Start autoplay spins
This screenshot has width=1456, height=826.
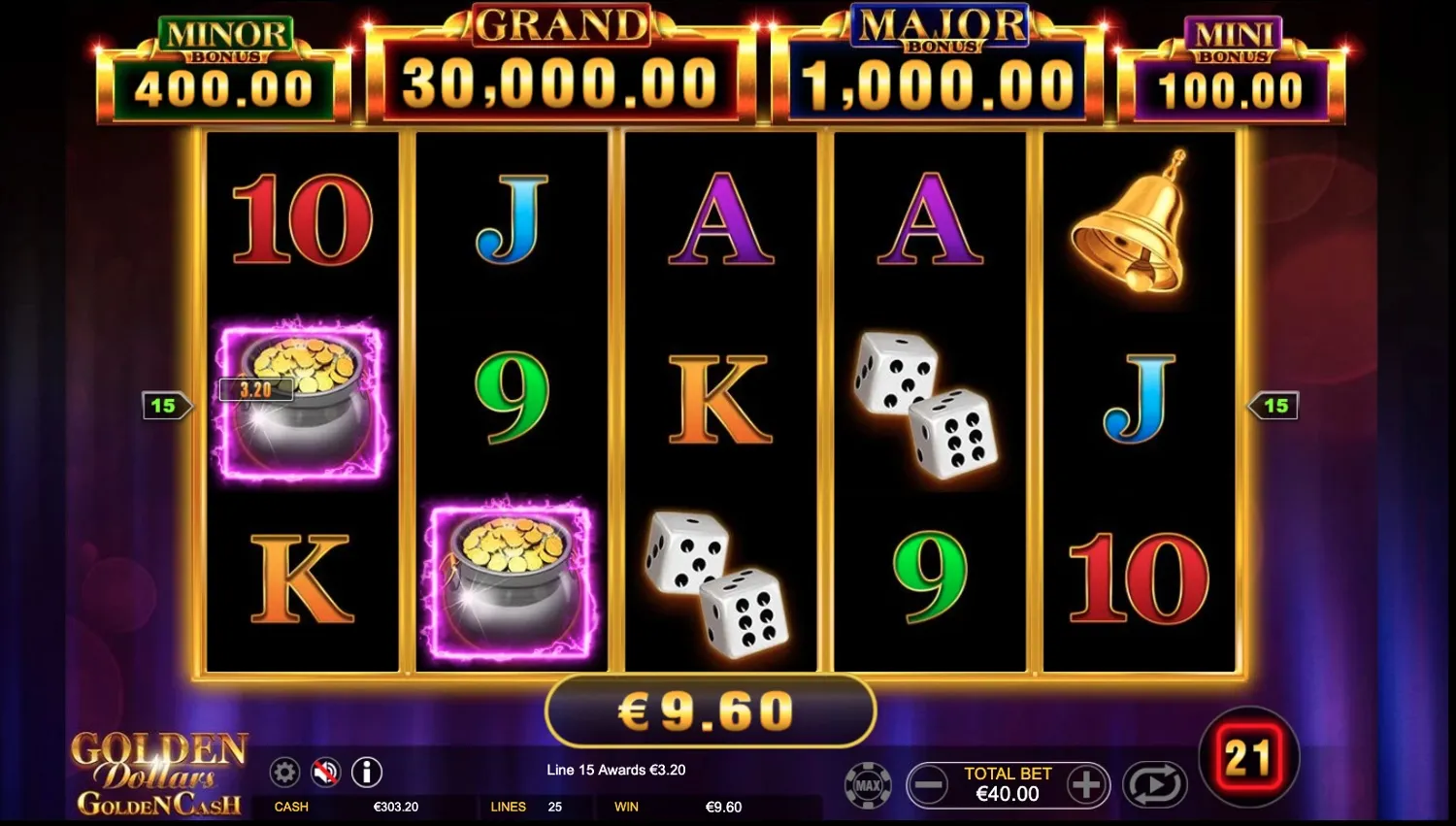click(1153, 784)
